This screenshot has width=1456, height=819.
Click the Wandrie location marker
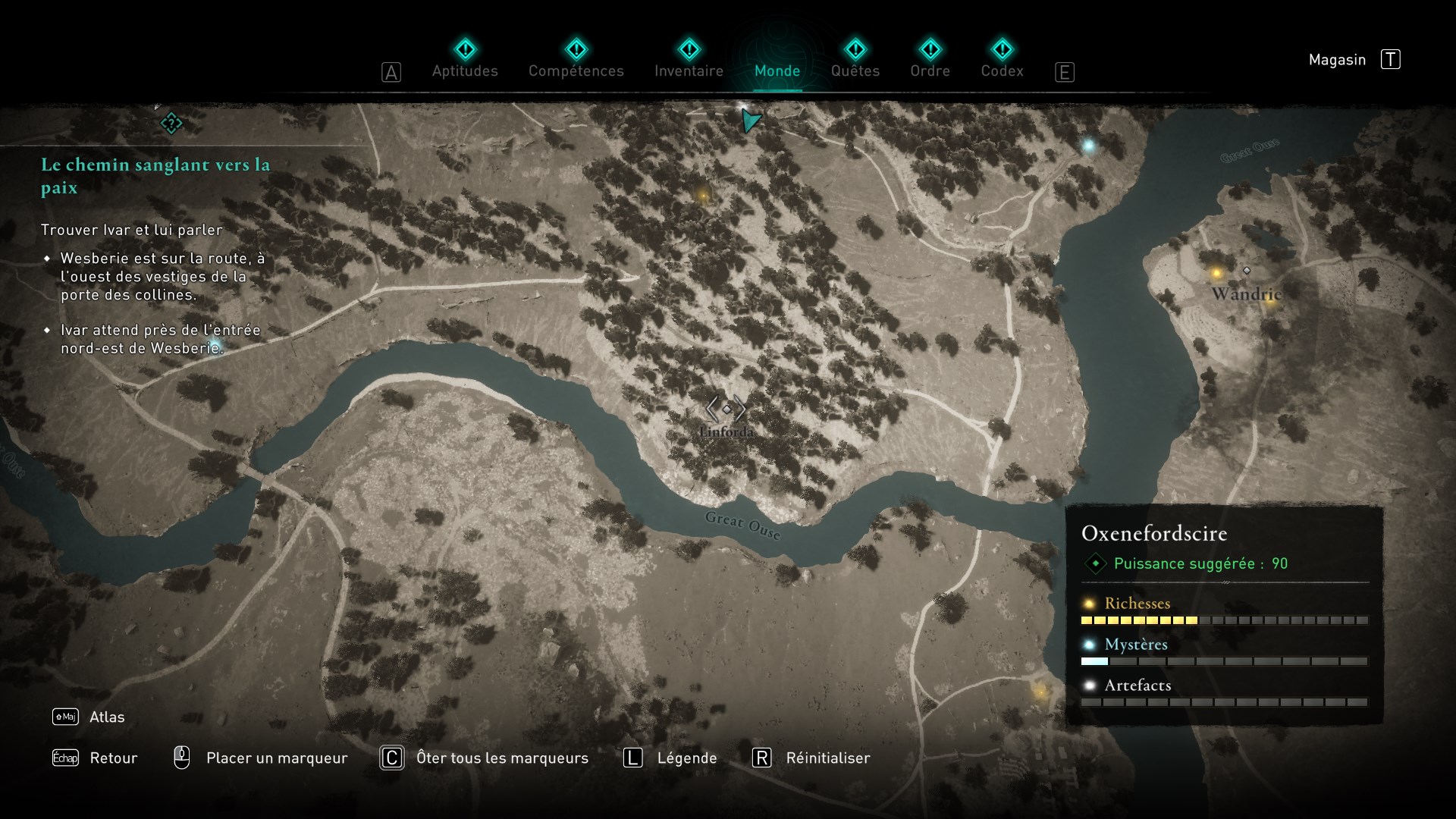click(1246, 271)
